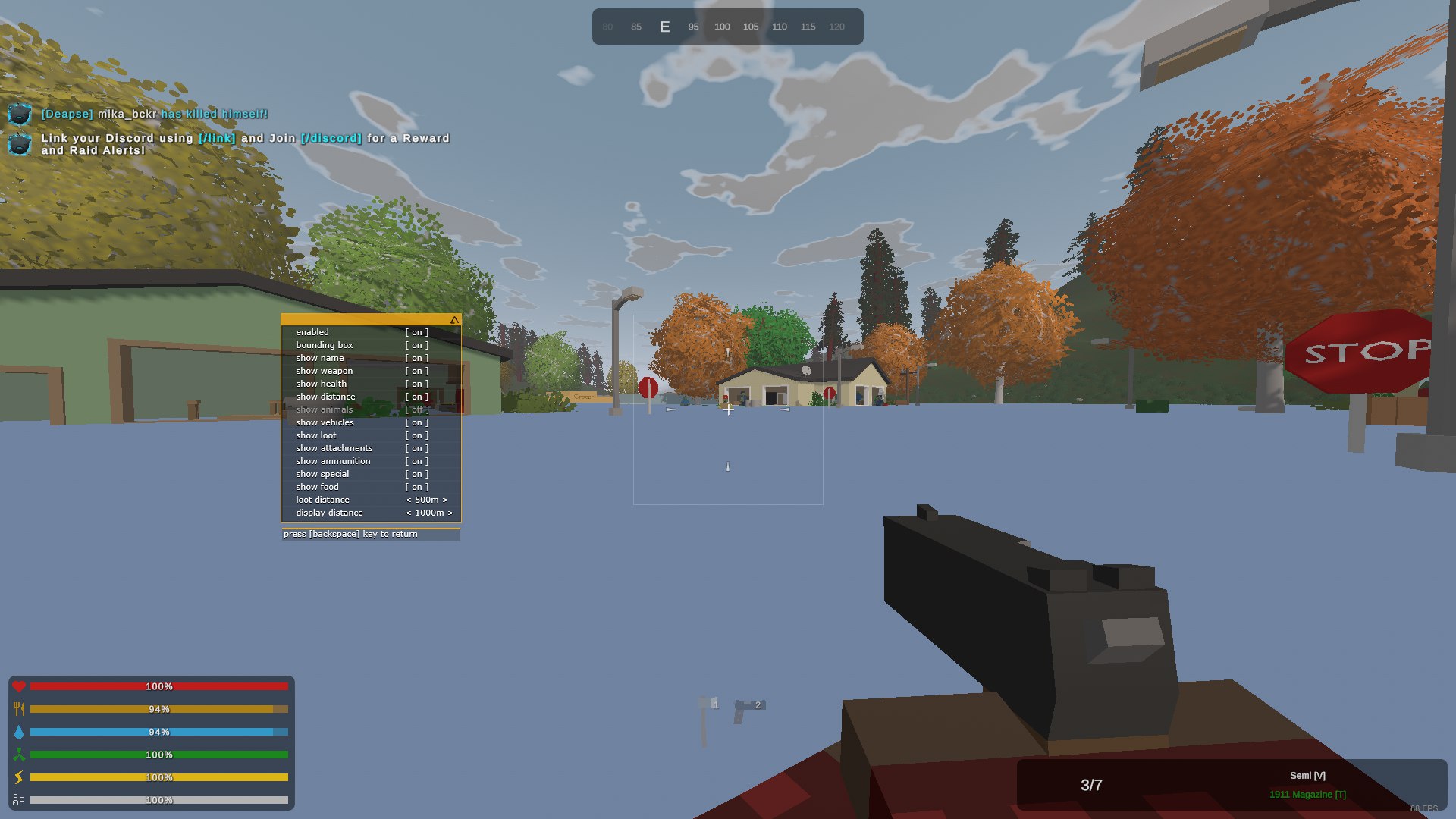Click the [/discord] link for raid alerts

click(331, 139)
